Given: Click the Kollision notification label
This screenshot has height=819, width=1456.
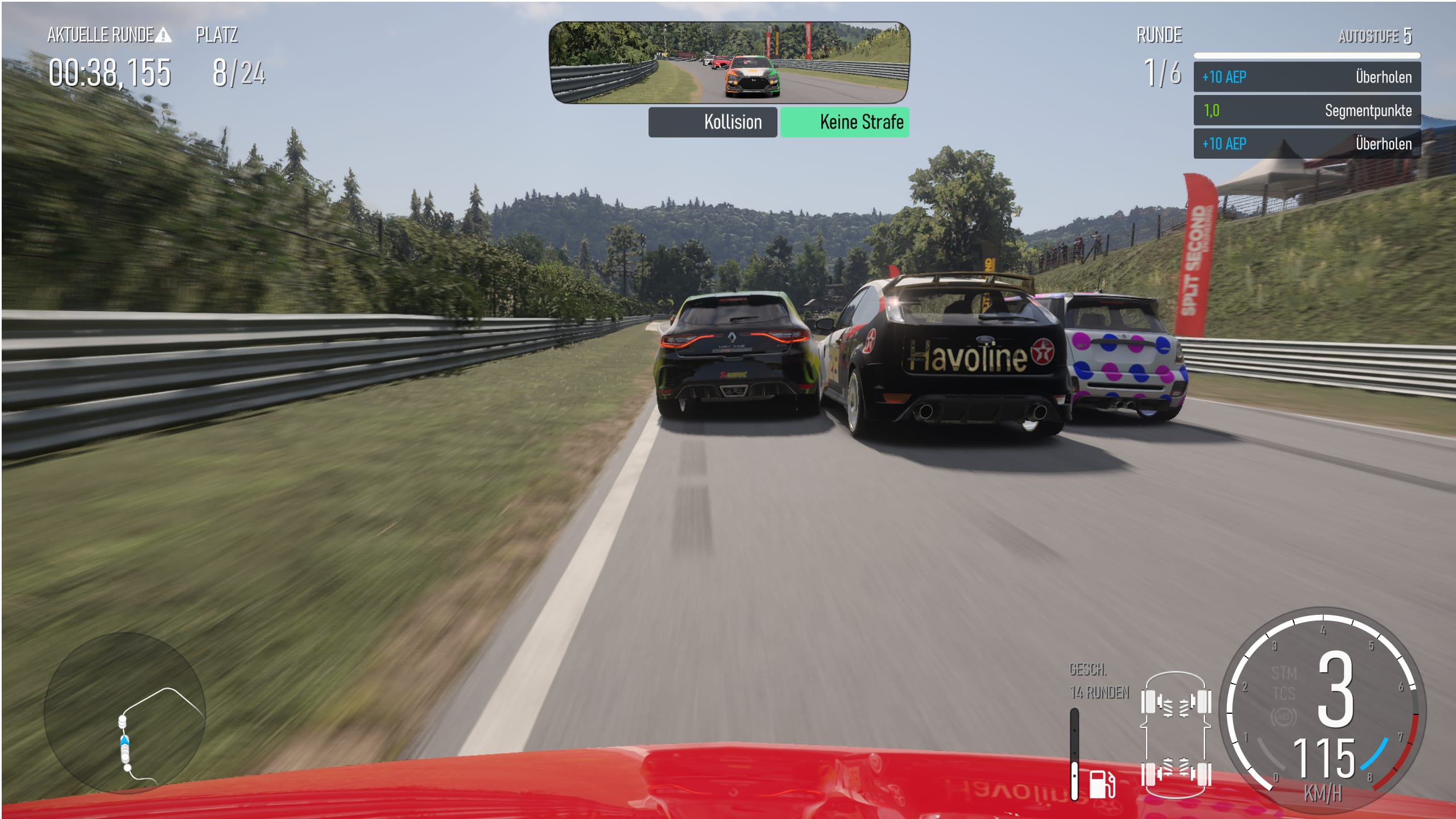Looking at the screenshot, I should [x=713, y=122].
